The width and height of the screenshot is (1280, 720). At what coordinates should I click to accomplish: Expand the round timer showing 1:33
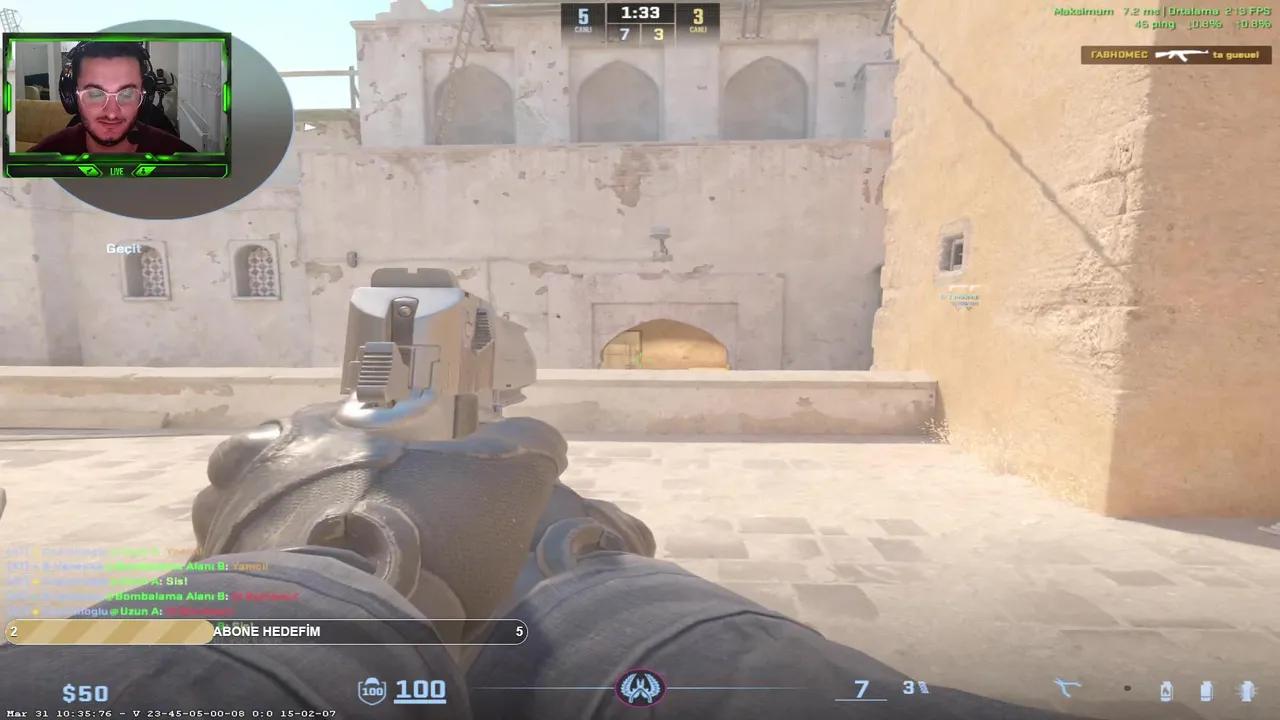point(640,13)
